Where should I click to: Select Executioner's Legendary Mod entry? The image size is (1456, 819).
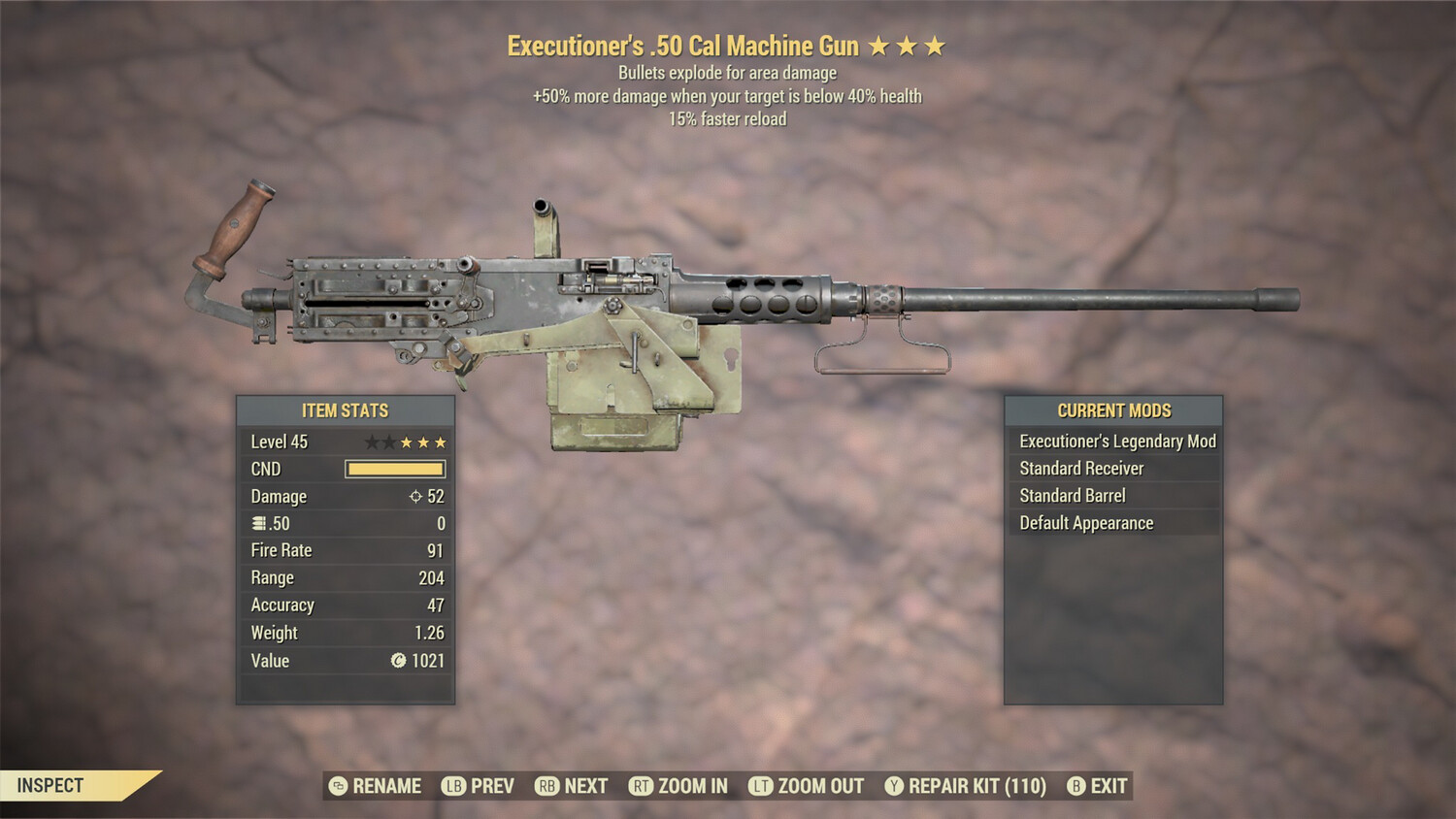click(x=1116, y=441)
